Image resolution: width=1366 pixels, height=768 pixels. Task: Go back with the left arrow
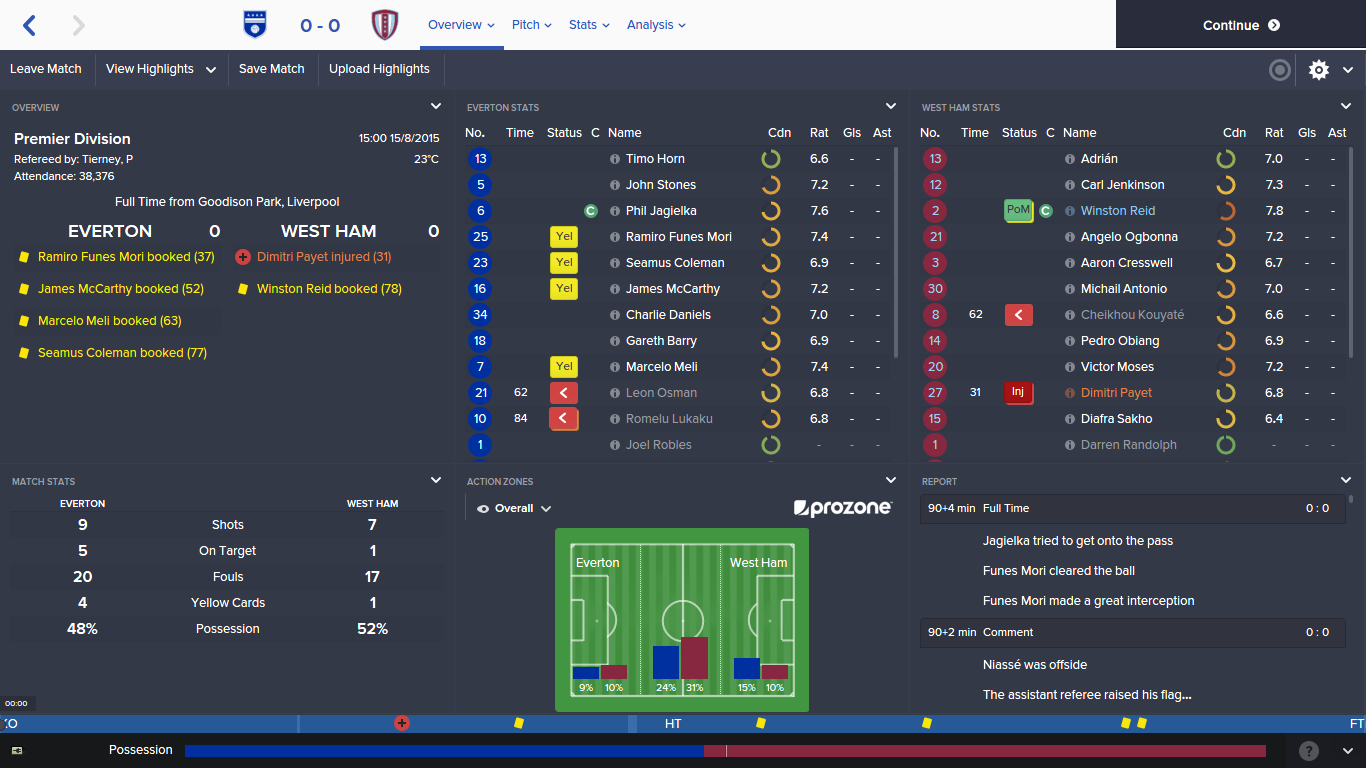click(x=29, y=26)
